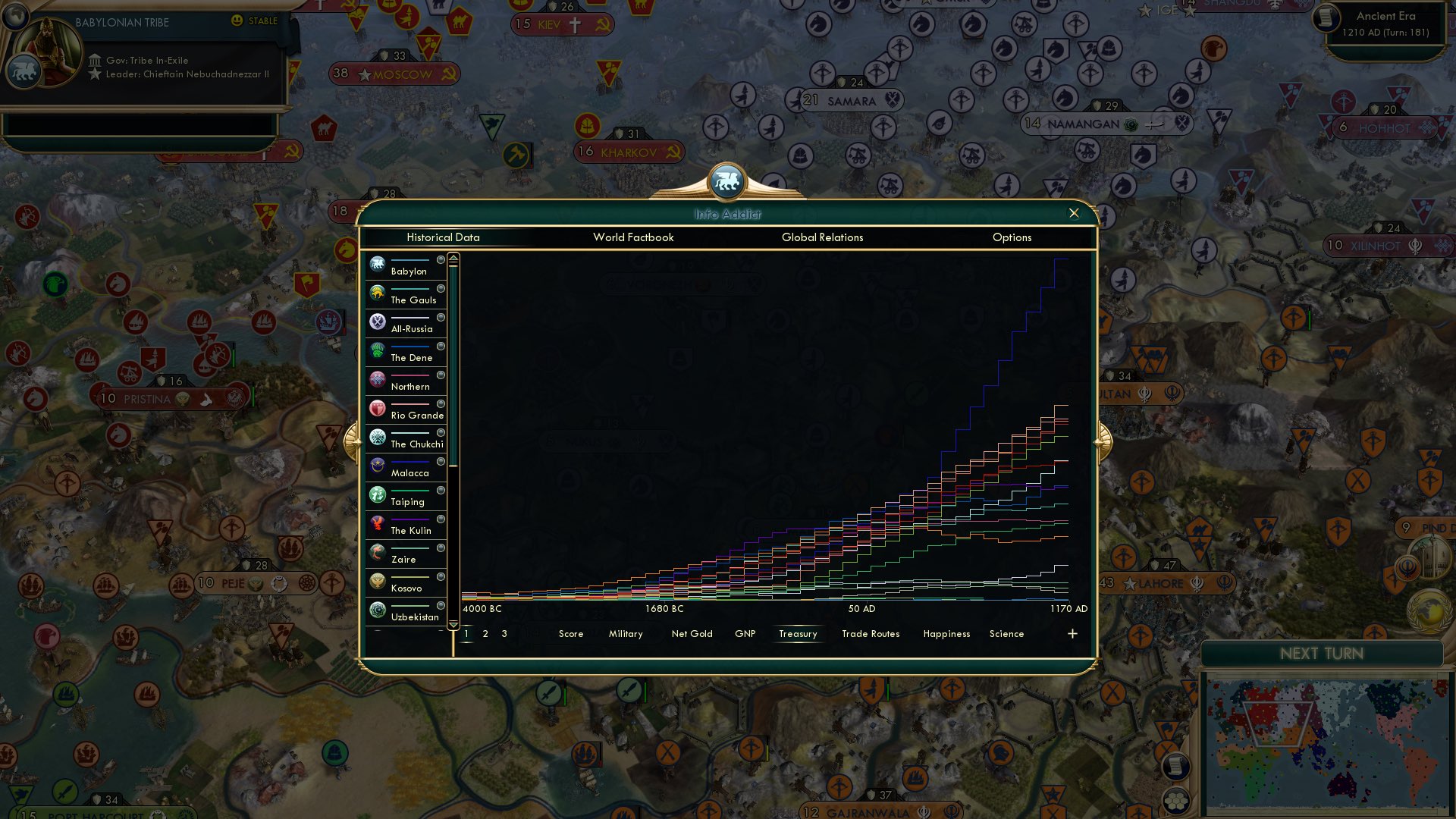Click the scrollbar up arrow above the civ list
The image size is (1456, 819).
click(453, 257)
